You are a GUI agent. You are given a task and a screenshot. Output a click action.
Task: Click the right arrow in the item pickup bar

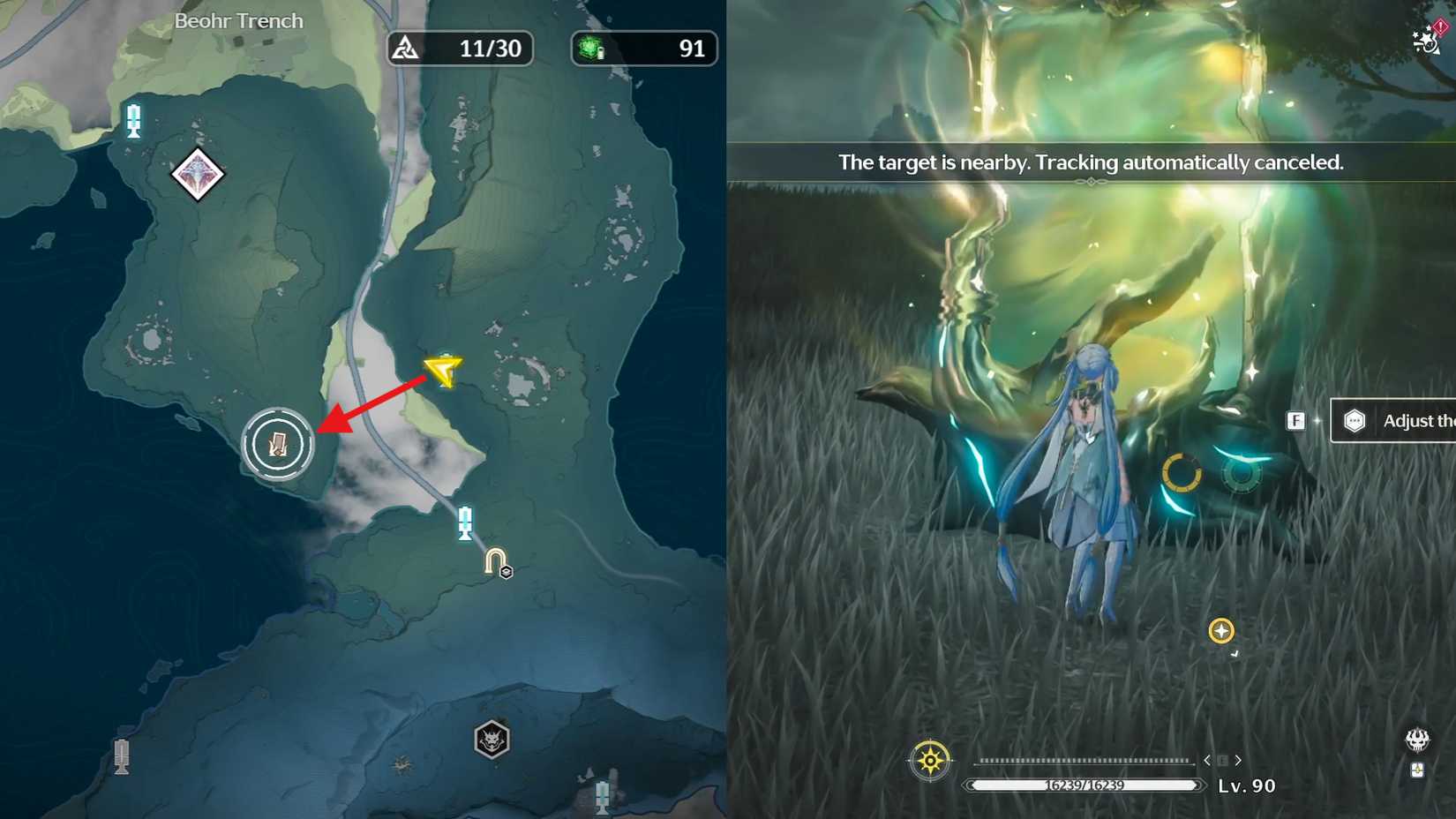(1238, 759)
